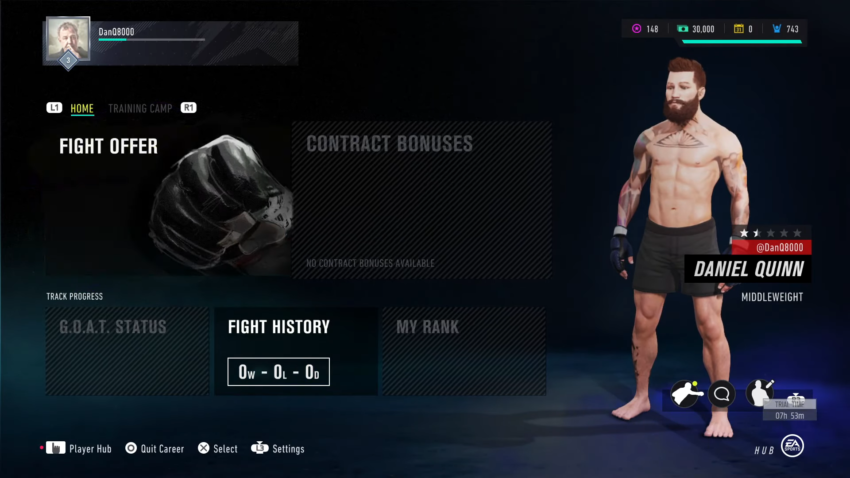Click the DanQ8000 profile avatar

(68, 39)
